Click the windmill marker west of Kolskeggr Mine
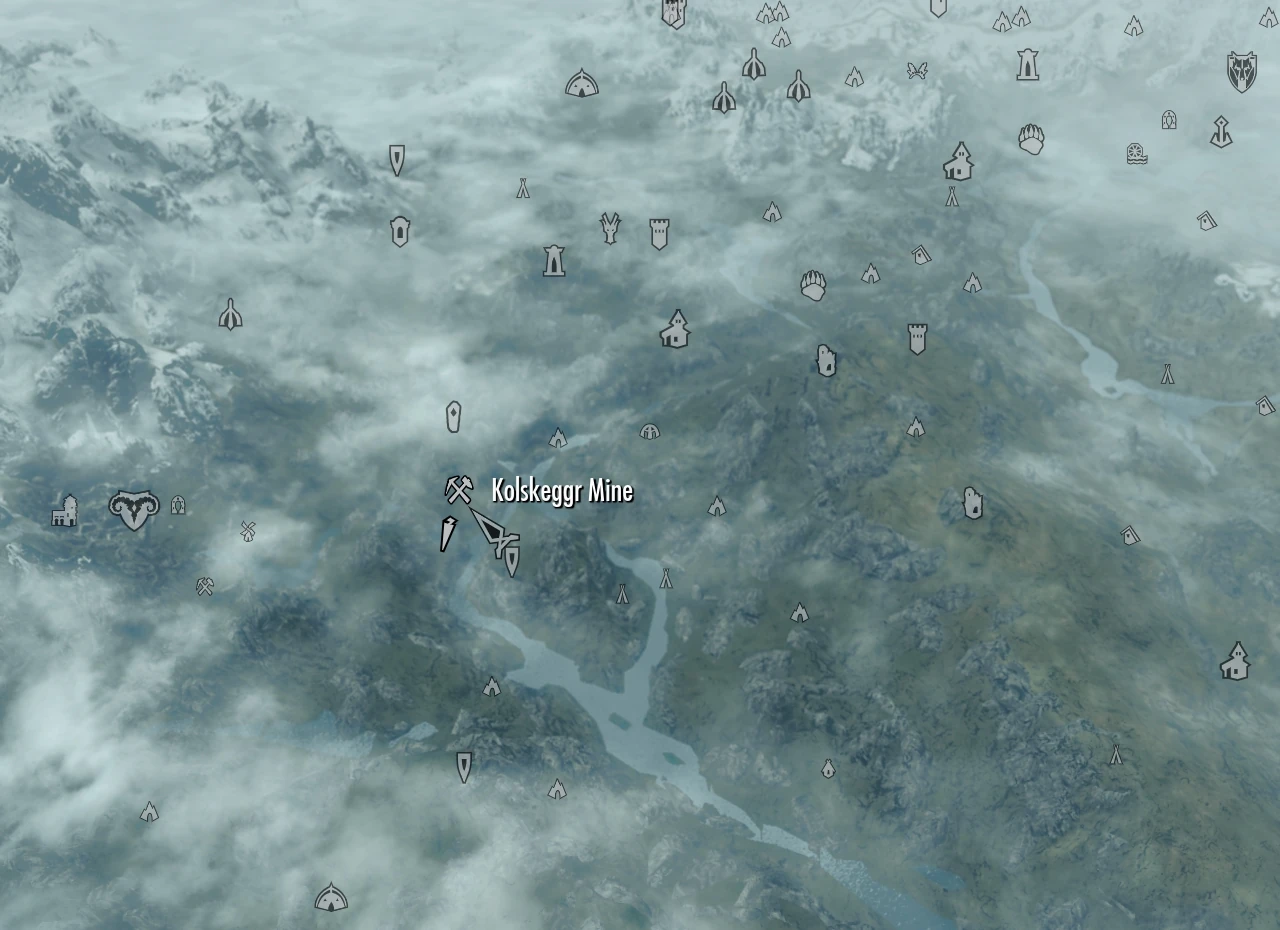The height and width of the screenshot is (930, 1280). pyautogui.click(x=246, y=530)
